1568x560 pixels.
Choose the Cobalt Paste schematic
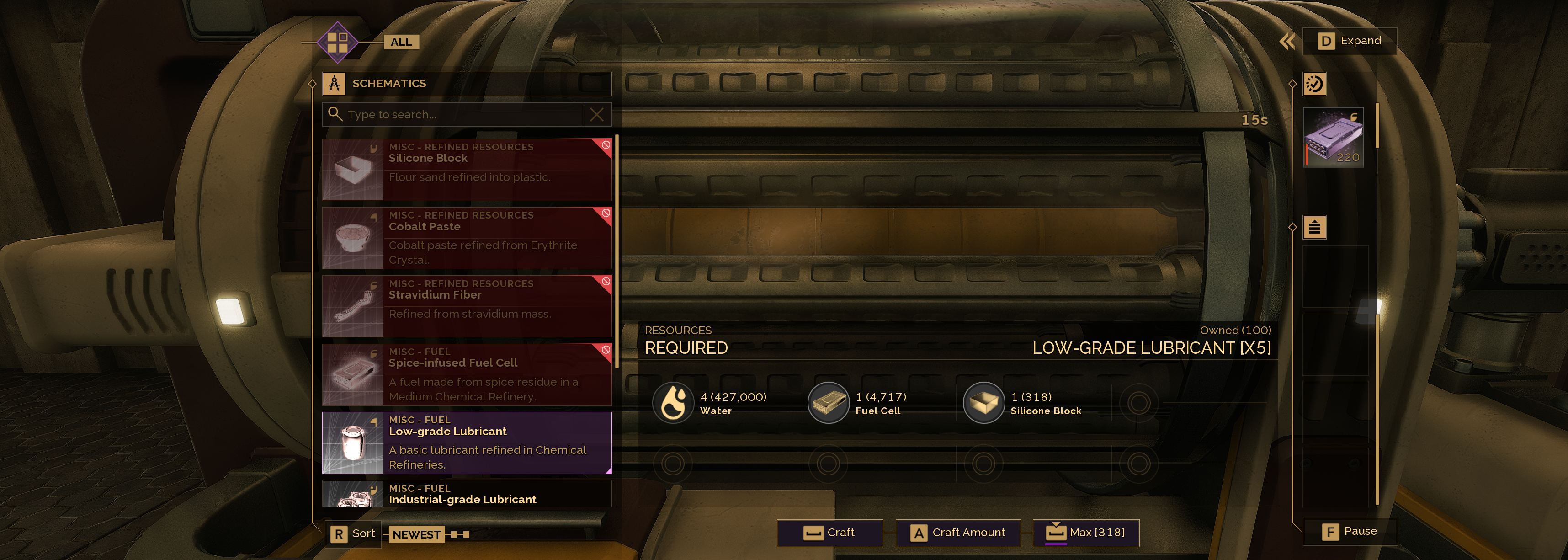click(x=466, y=238)
